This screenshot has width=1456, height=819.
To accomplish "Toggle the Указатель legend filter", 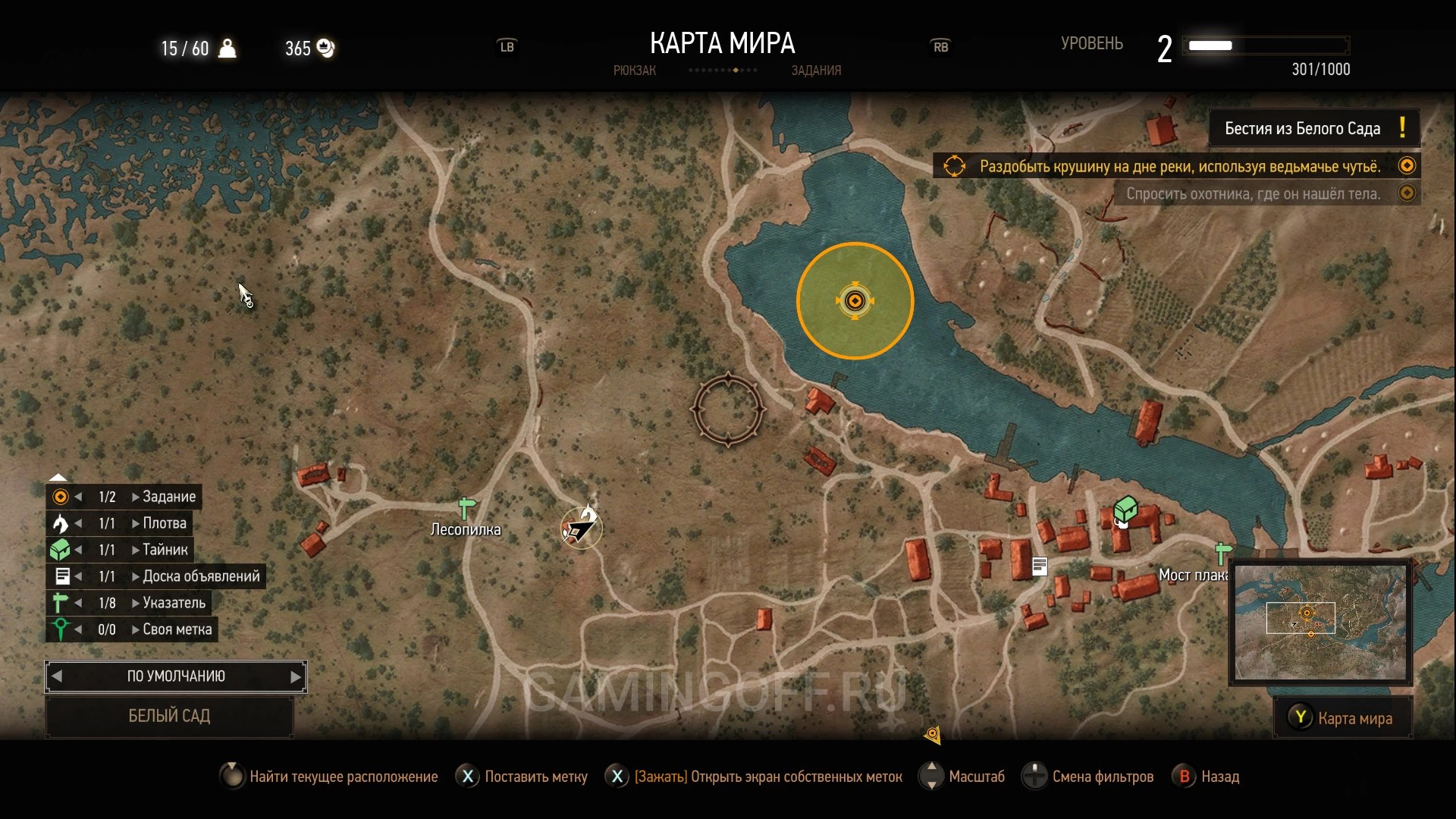I will click(174, 603).
